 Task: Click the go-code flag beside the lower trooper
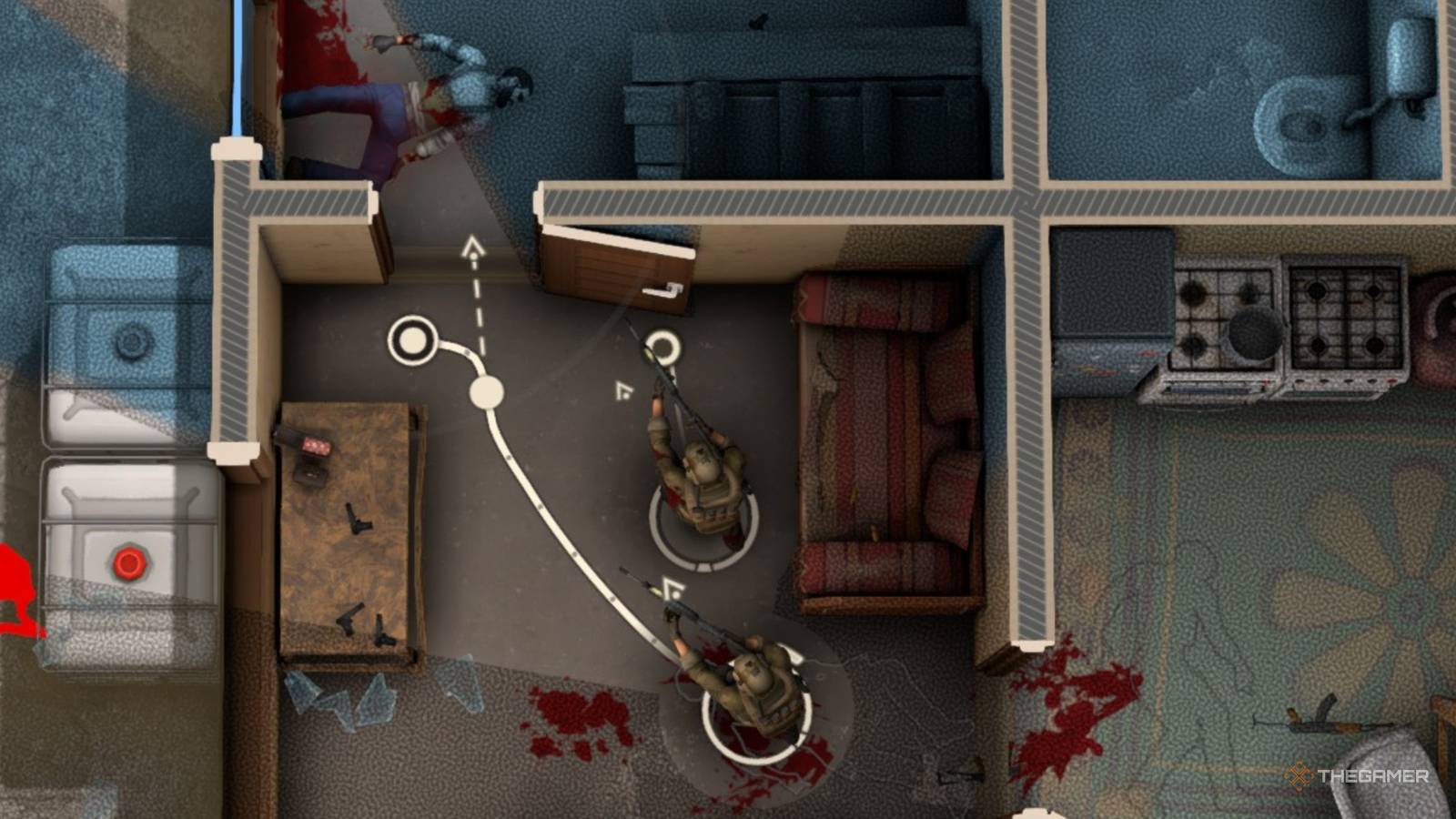tap(671, 588)
